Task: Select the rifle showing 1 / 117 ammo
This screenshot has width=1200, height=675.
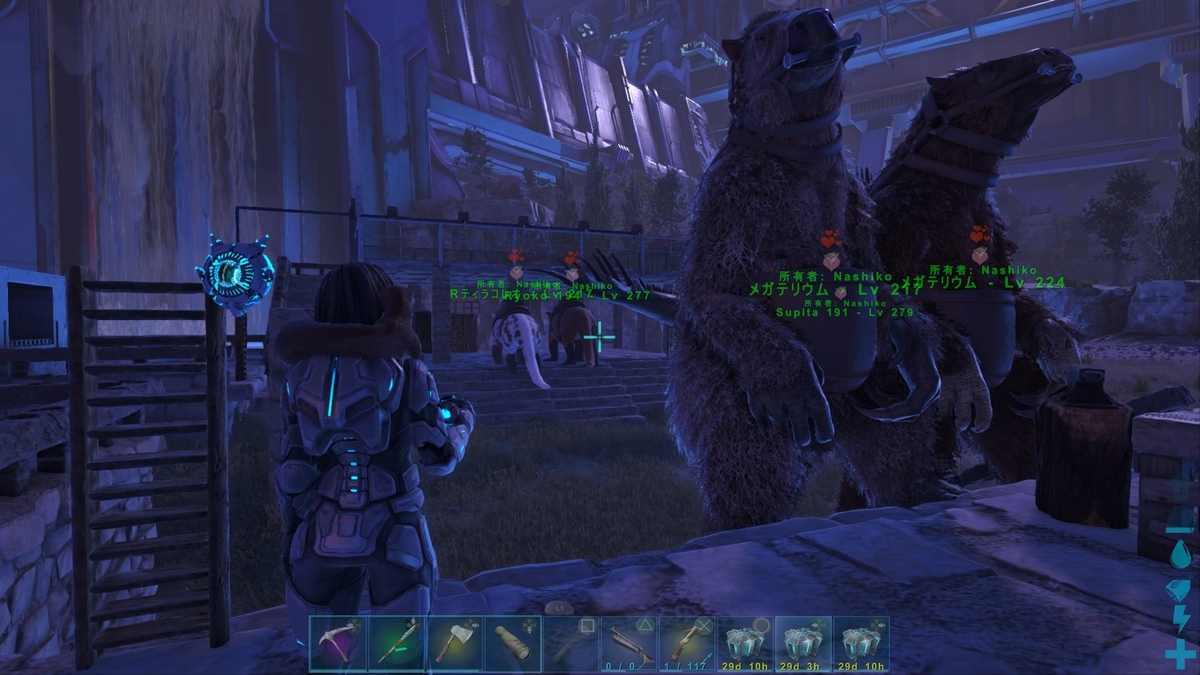Action: [x=686, y=644]
